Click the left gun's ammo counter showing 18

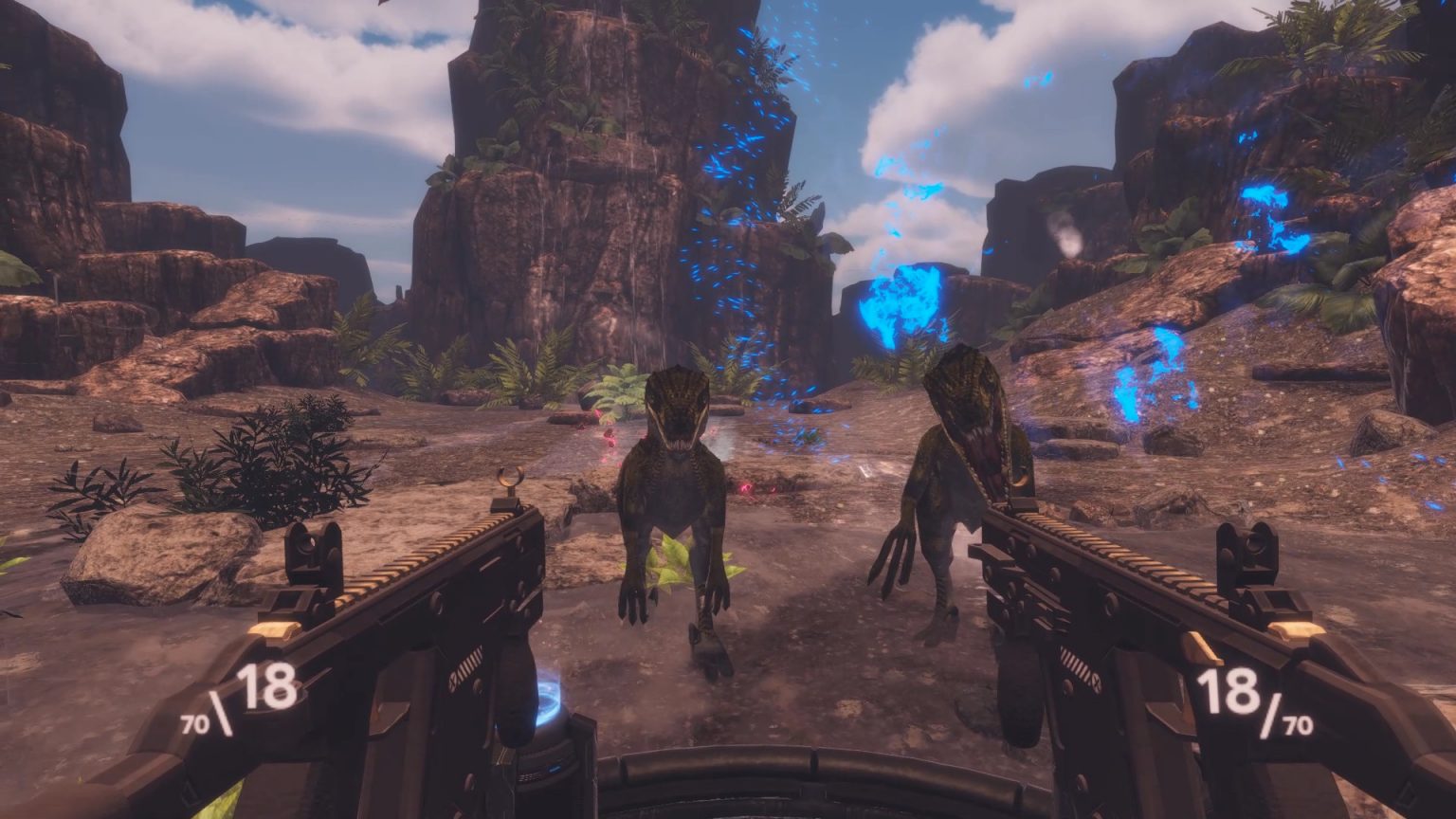[265, 687]
